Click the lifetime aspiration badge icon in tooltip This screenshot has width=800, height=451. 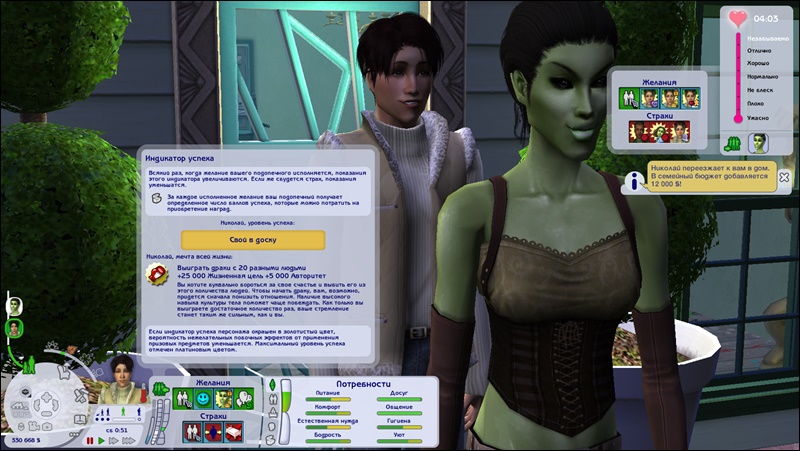pyautogui.click(x=156, y=278)
